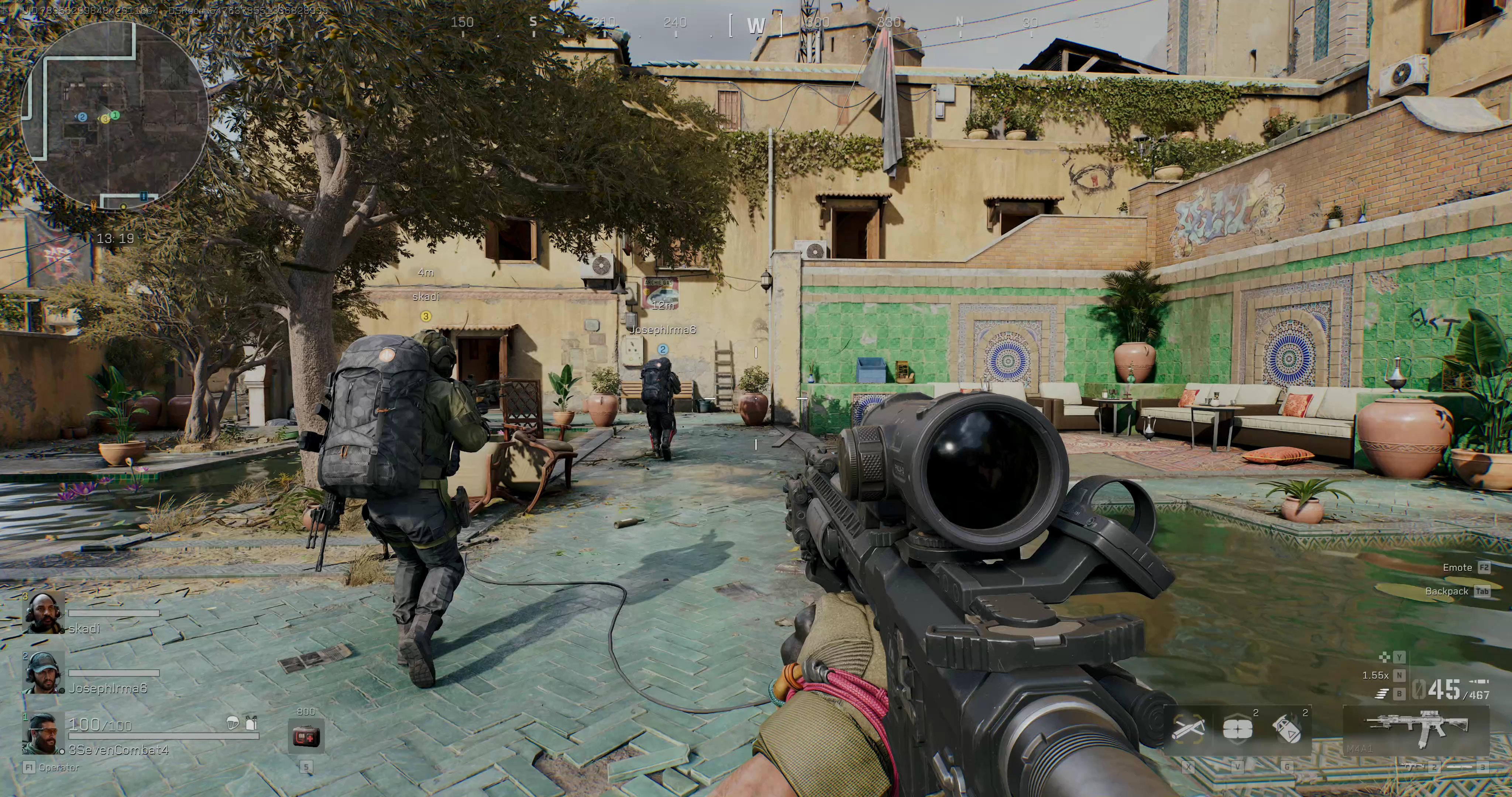Activate the missile operator ability icon

1188,729
